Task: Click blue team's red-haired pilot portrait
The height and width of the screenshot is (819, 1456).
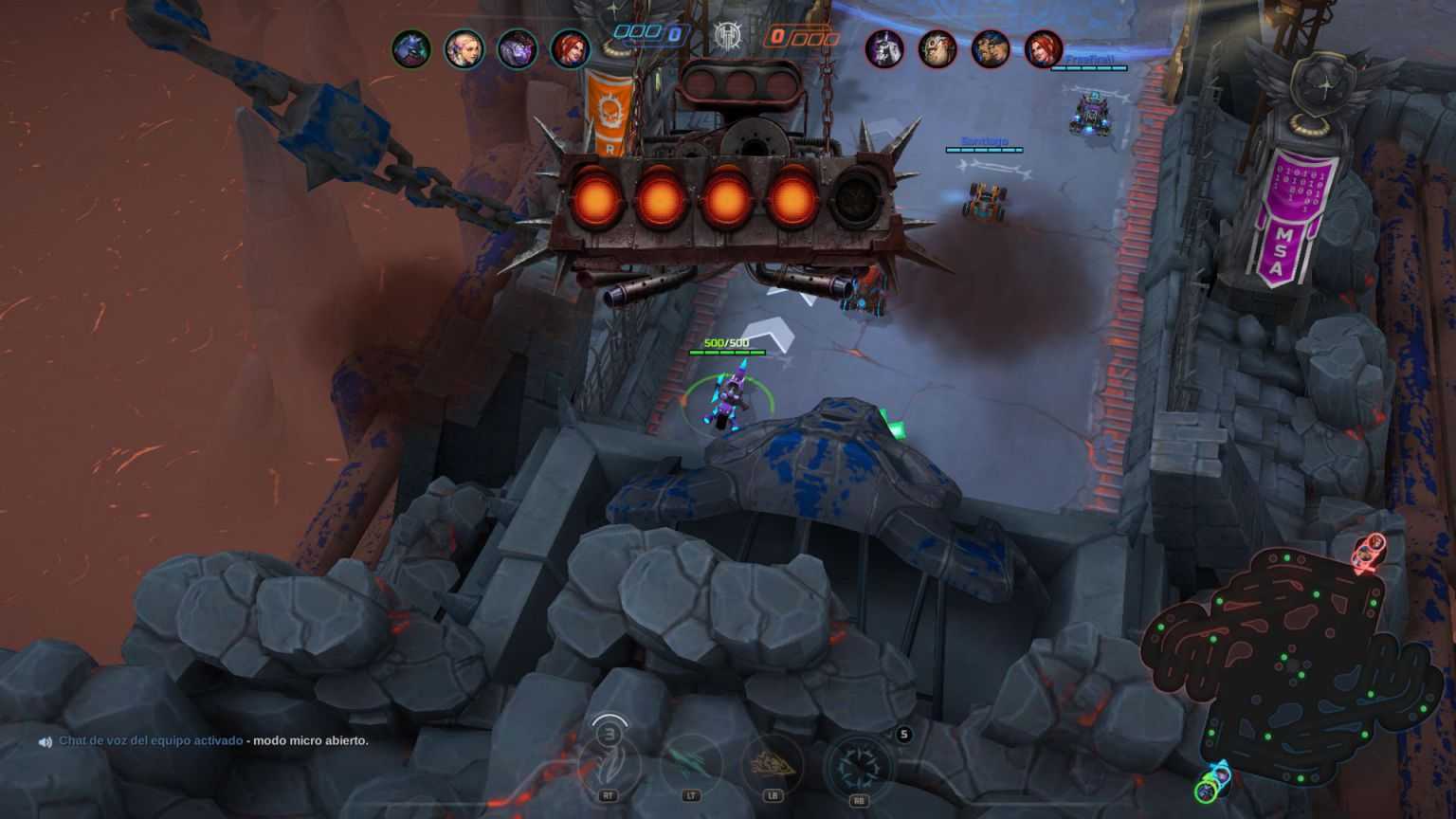Action: click(x=571, y=48)
